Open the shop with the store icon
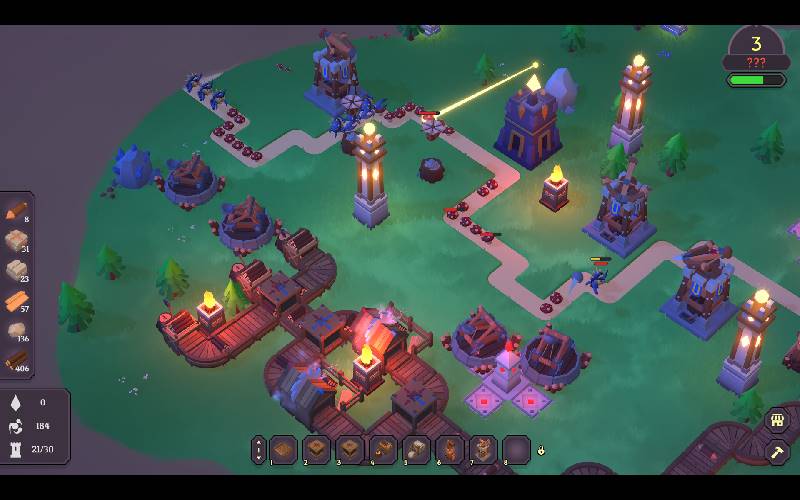The image size is (800, 500). 777,421
